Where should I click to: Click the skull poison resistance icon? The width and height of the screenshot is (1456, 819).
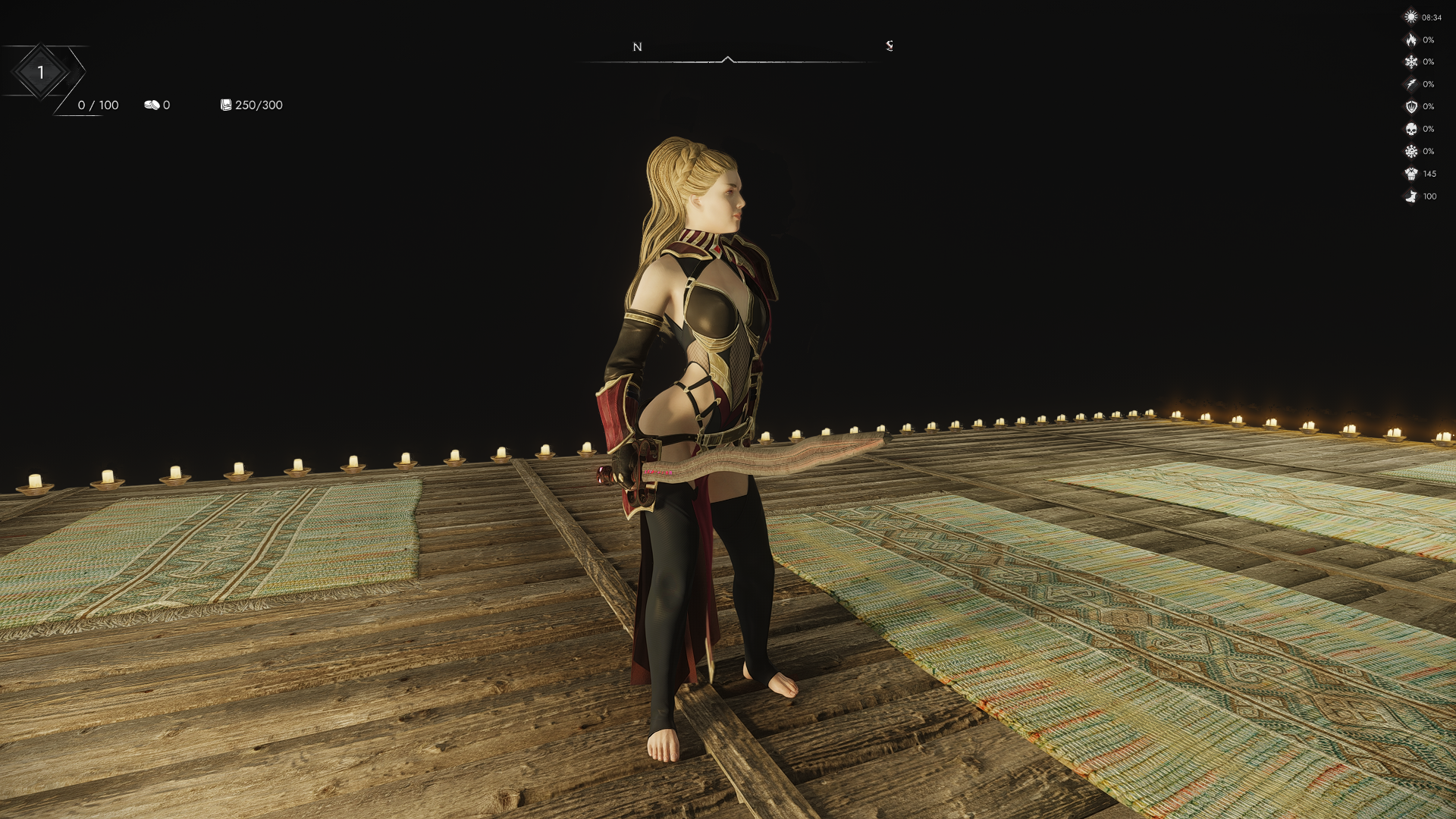coord(1411,129)
